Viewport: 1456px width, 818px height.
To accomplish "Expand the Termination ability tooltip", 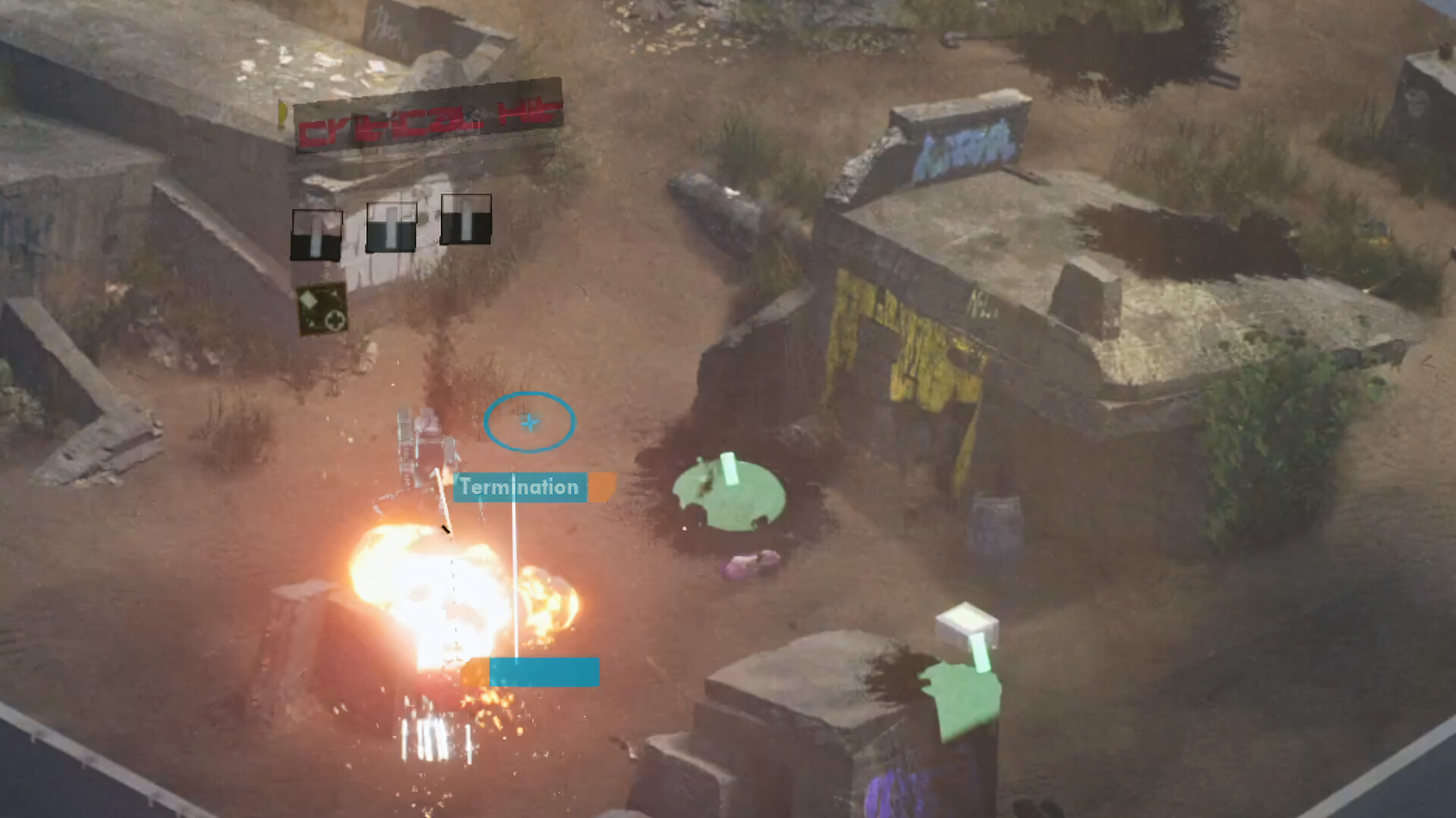I will 520,487.
